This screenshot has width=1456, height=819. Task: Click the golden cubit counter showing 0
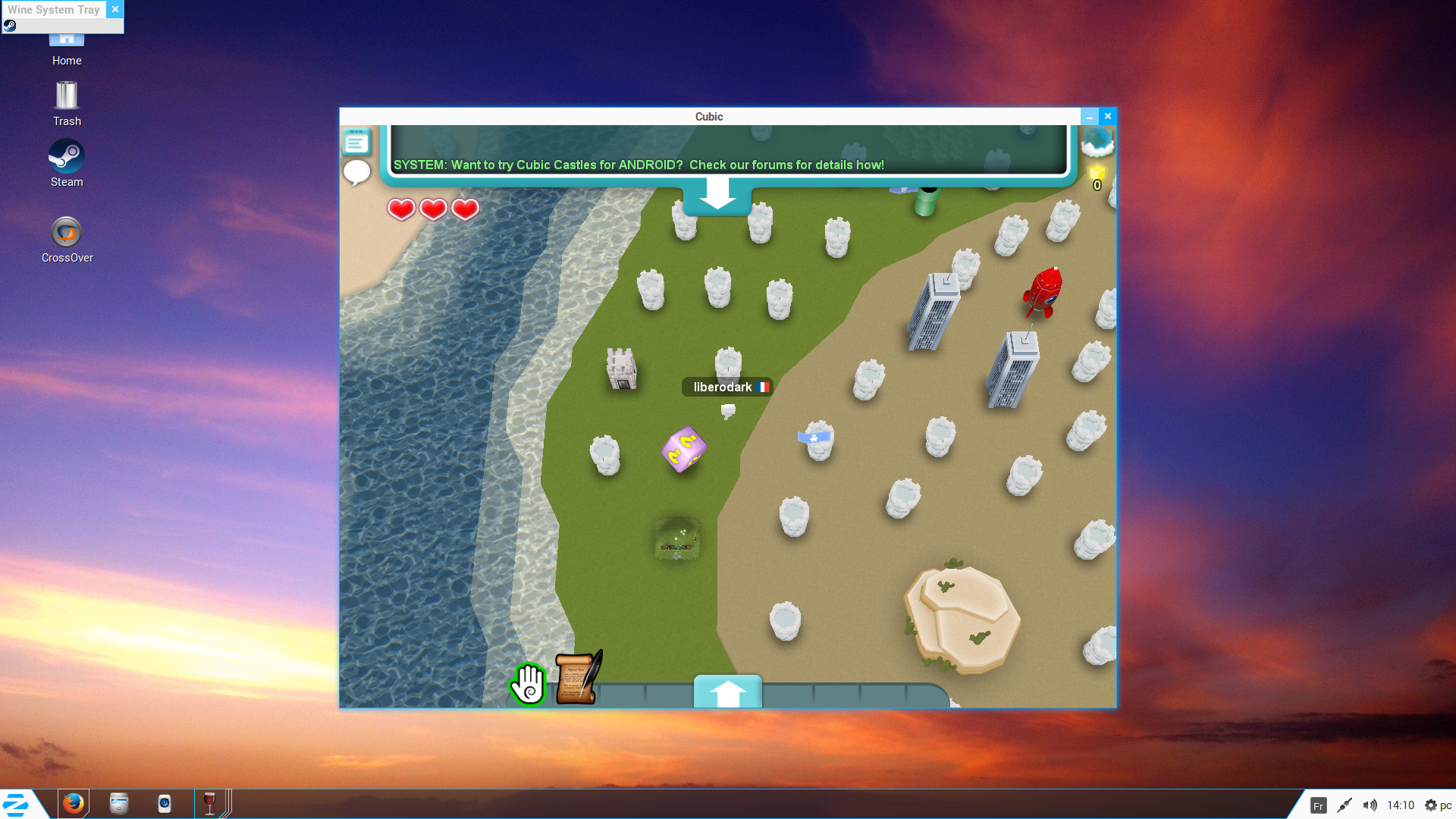[1096, 175]
